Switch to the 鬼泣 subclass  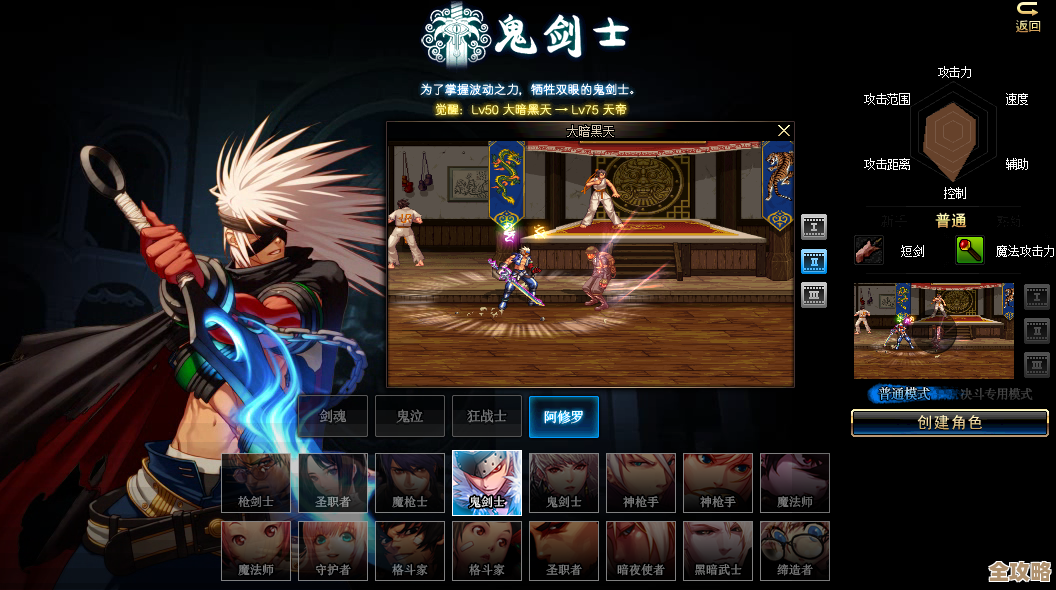point(410,416)
